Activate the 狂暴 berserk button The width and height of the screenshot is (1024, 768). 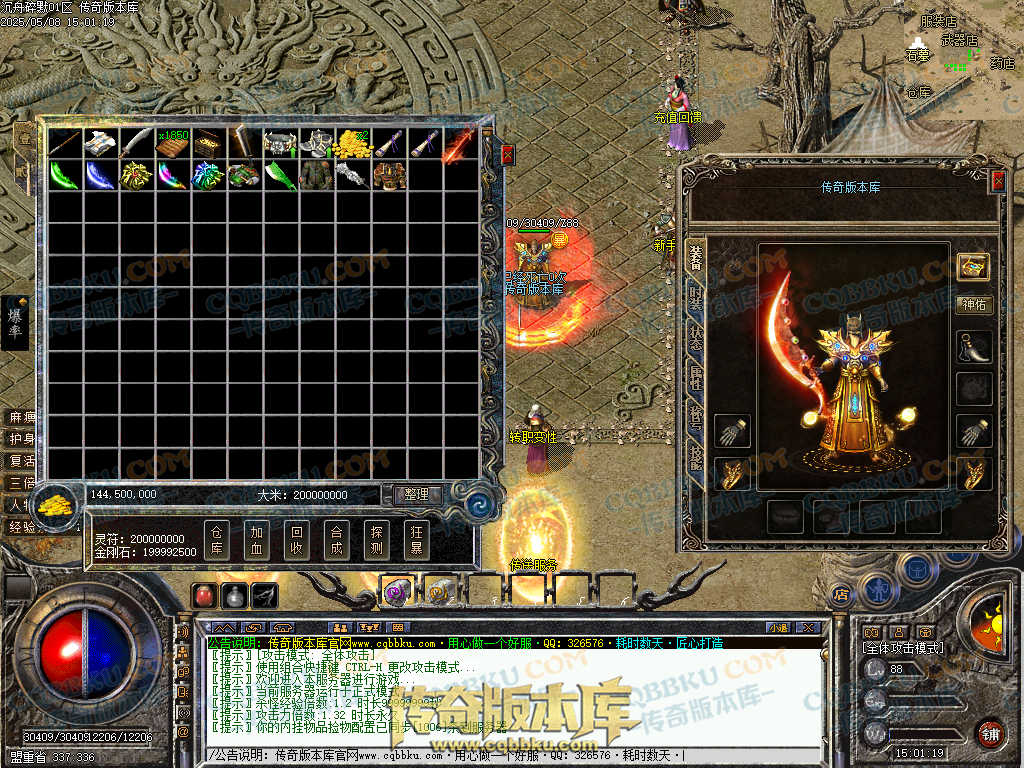[x=416, y=540]
